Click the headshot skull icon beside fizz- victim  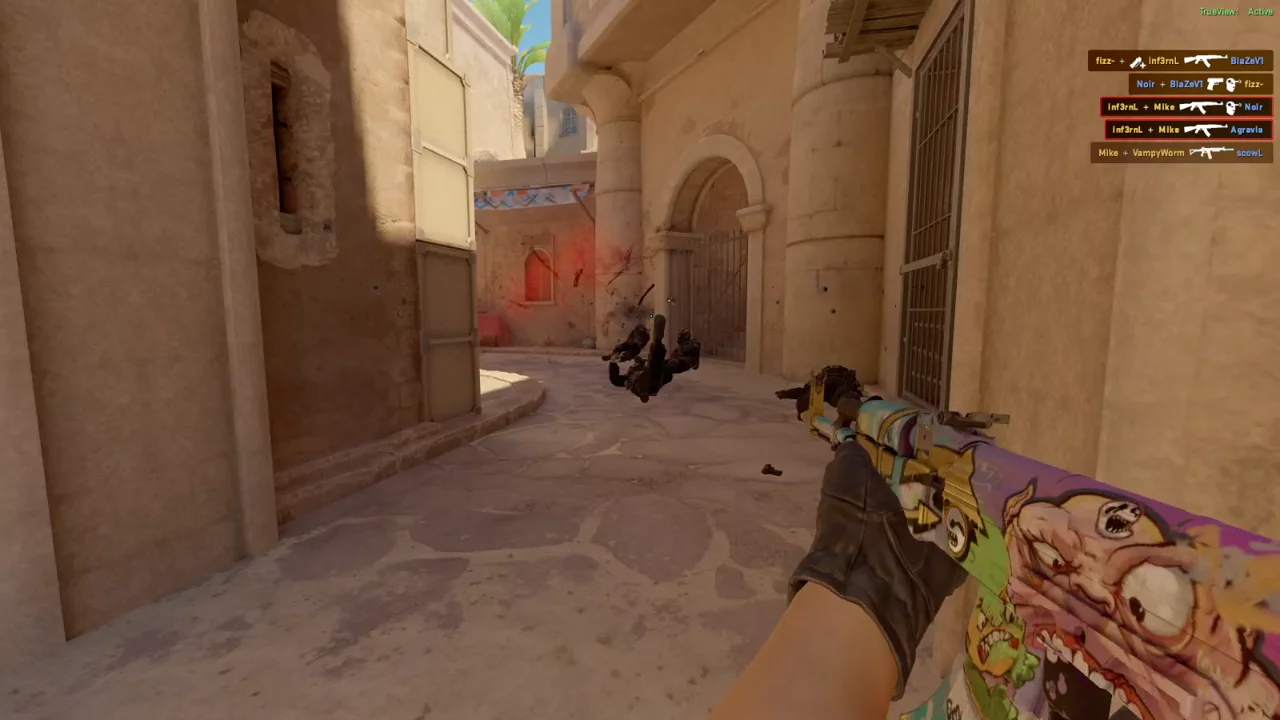pyautogui.click(x=1232, y=84)
